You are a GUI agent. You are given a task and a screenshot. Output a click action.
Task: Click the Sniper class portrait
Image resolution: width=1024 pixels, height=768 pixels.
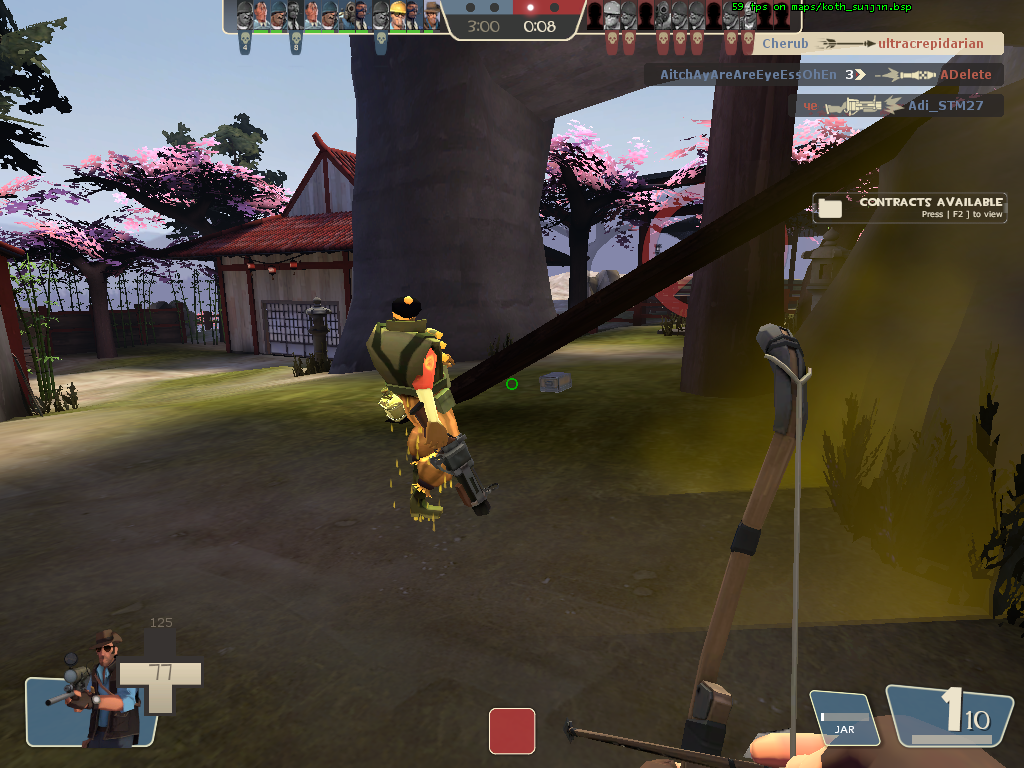(x=93, y=690)
